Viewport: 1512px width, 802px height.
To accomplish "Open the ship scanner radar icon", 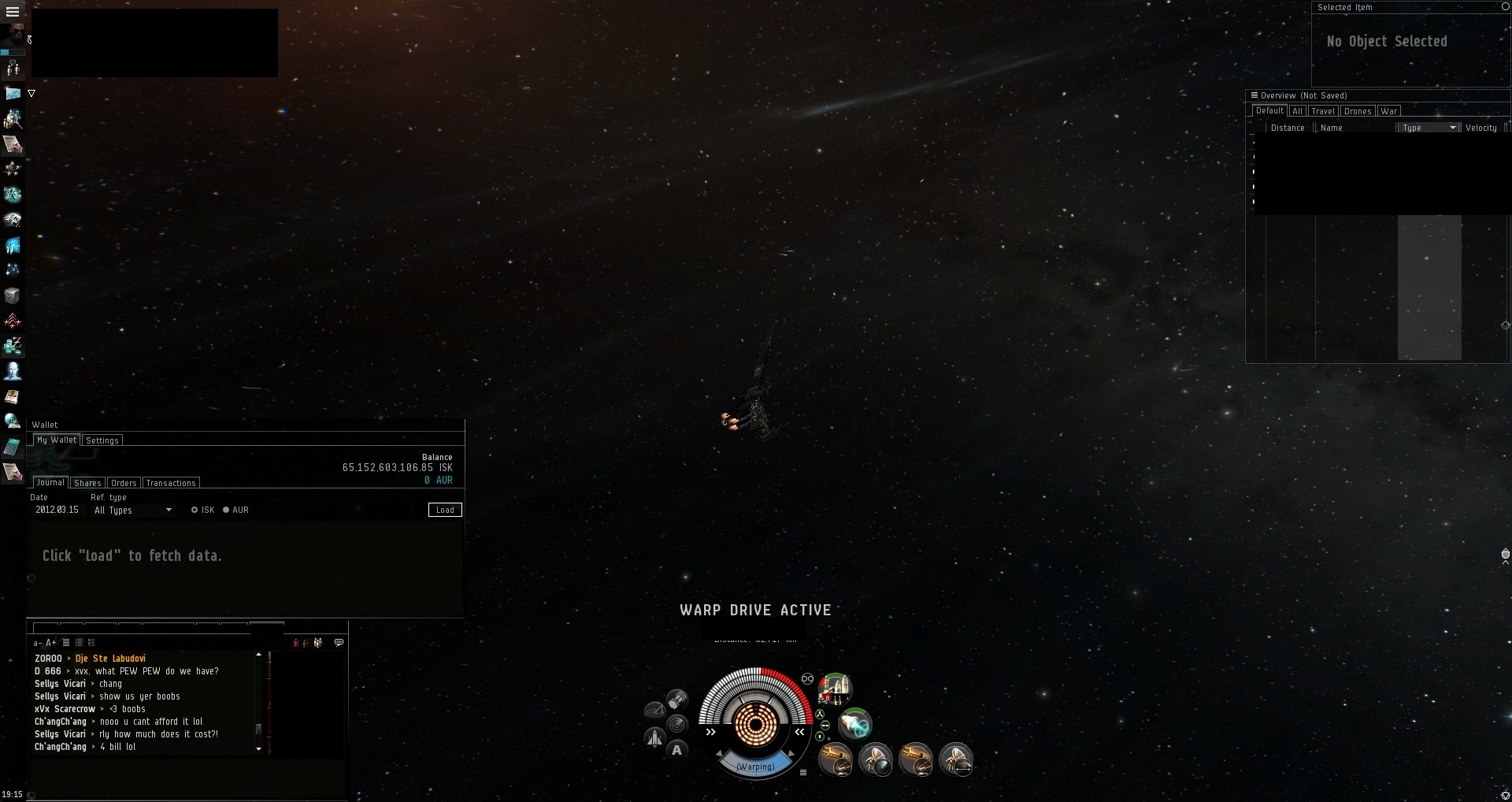I will [676, 724].
